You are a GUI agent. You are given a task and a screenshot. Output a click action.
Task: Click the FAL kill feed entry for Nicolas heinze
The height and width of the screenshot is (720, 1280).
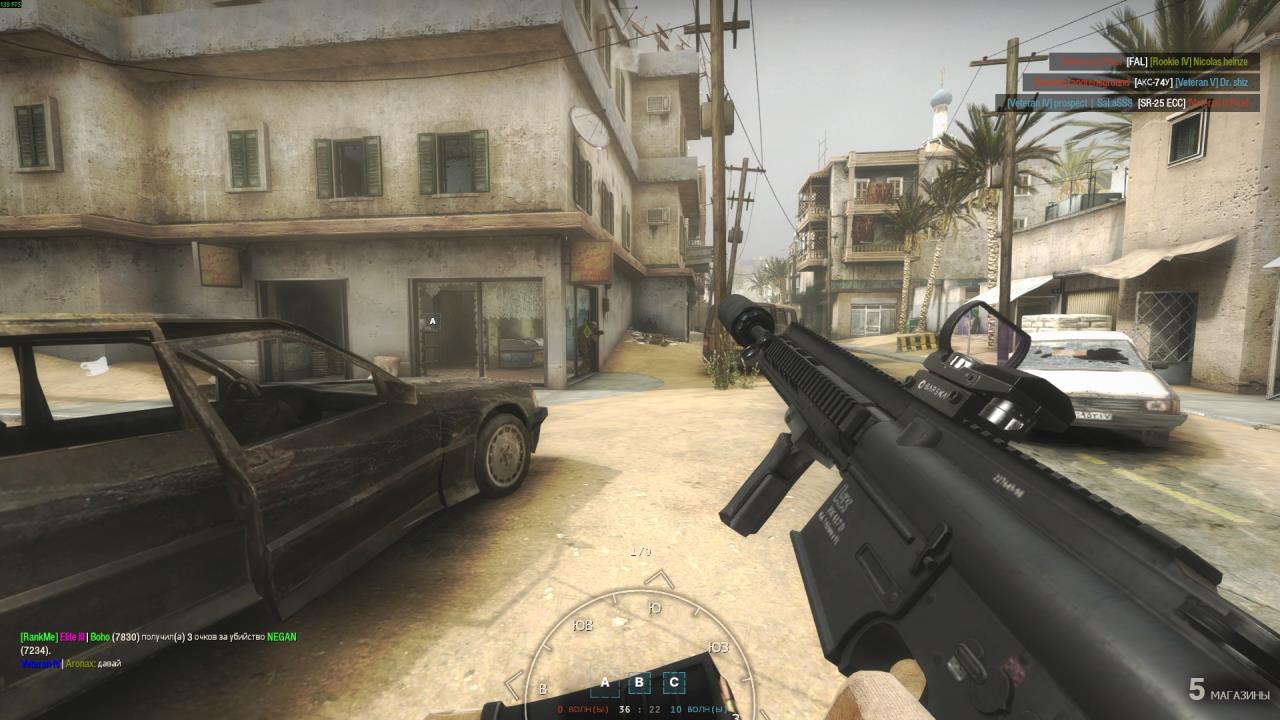[1151, 62]
